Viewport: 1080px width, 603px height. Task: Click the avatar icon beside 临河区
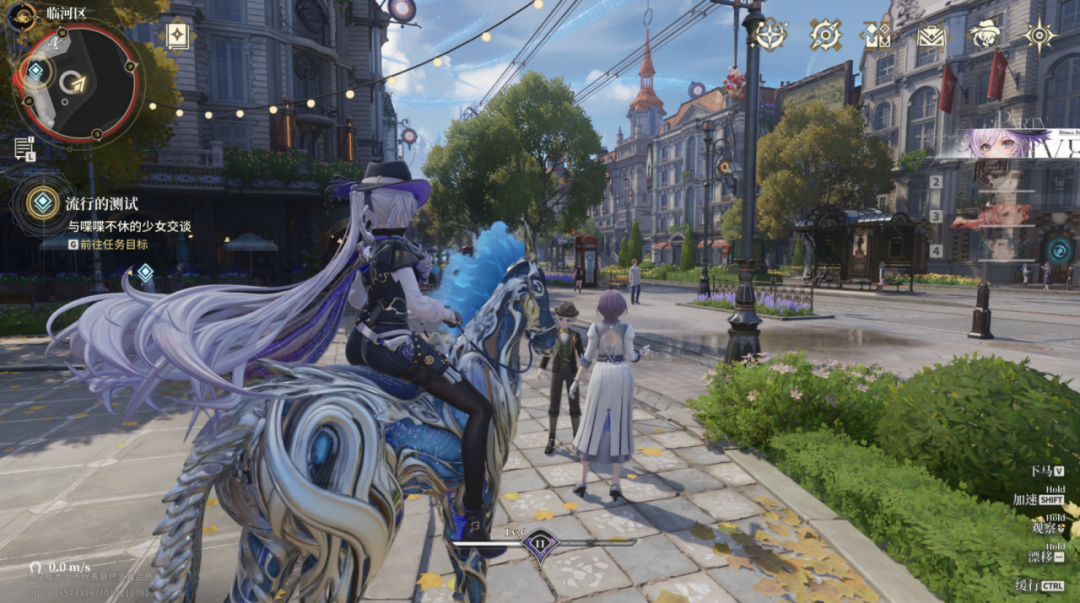click(21, 14)
